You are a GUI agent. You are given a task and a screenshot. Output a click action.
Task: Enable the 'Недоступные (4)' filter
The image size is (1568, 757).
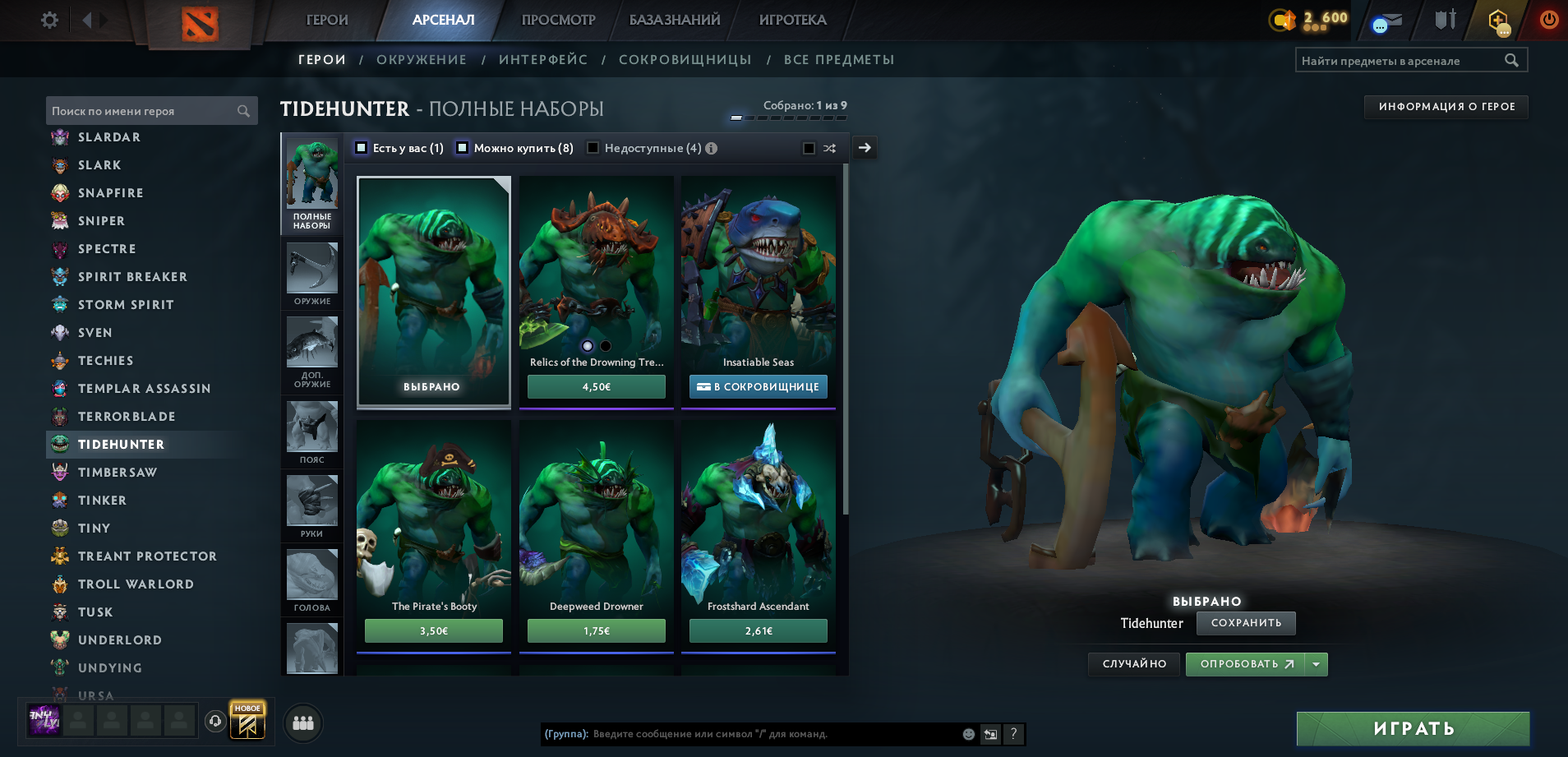pos(593,148)
